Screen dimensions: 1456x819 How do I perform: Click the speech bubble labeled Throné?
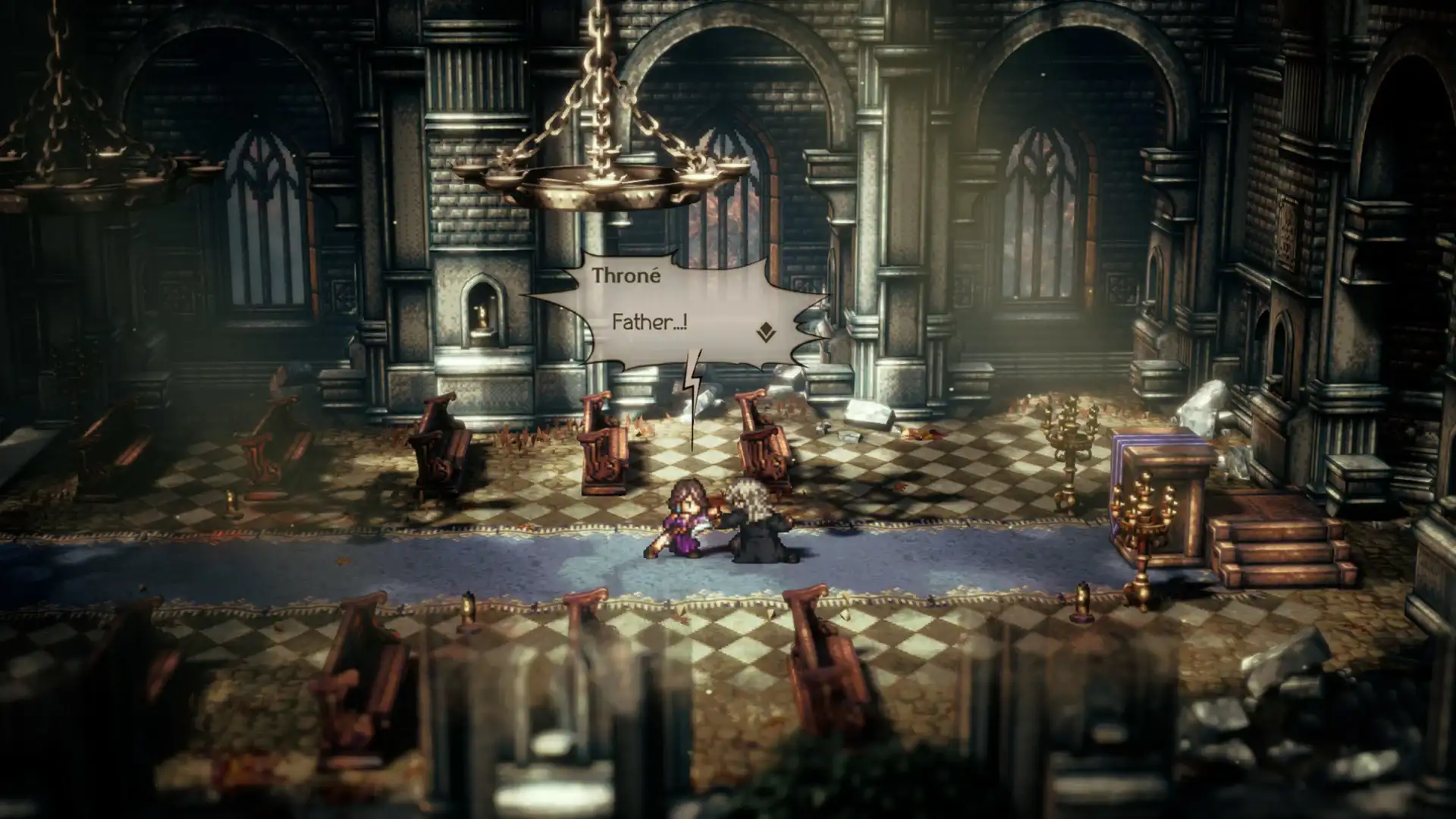(667, 303)
